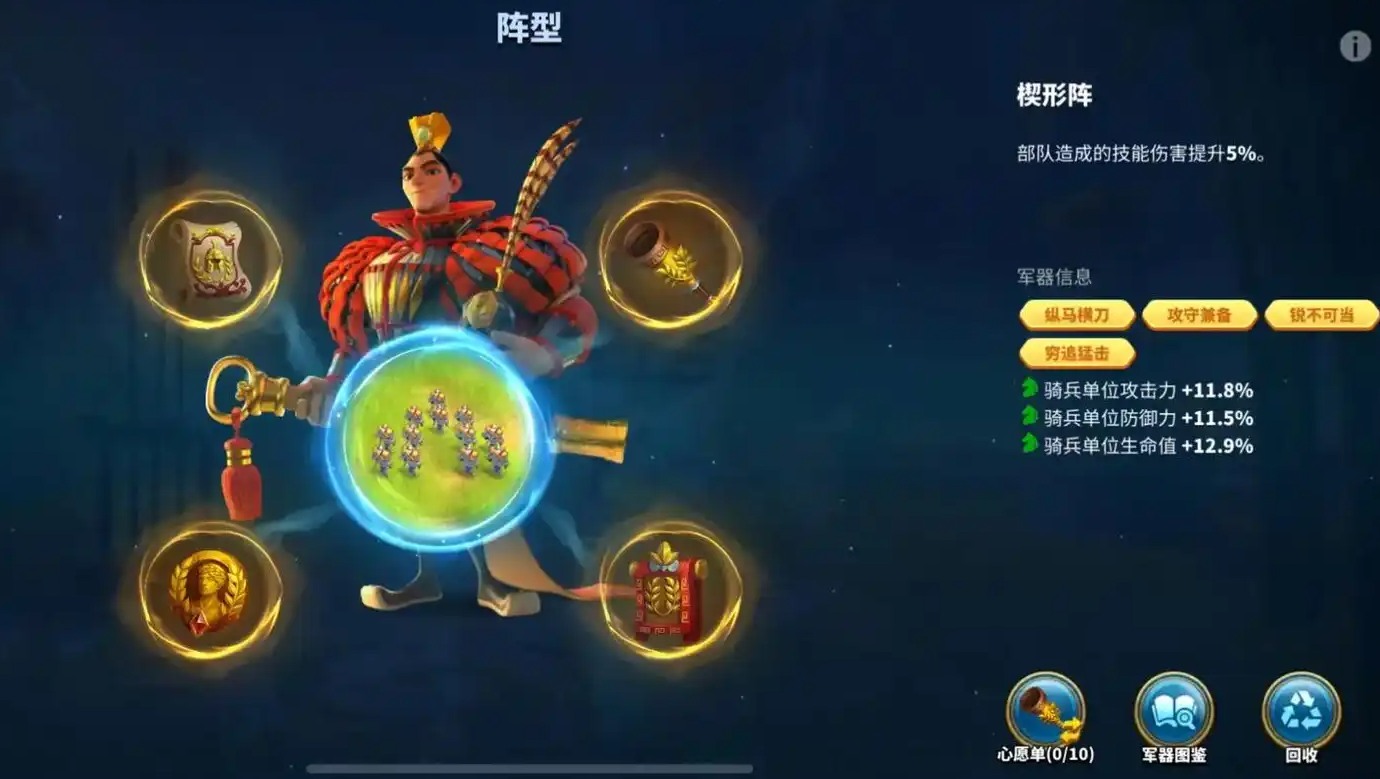Open the info icon in top-right corner
This screenshot has height=779, width=1380.
[1355, 46]
